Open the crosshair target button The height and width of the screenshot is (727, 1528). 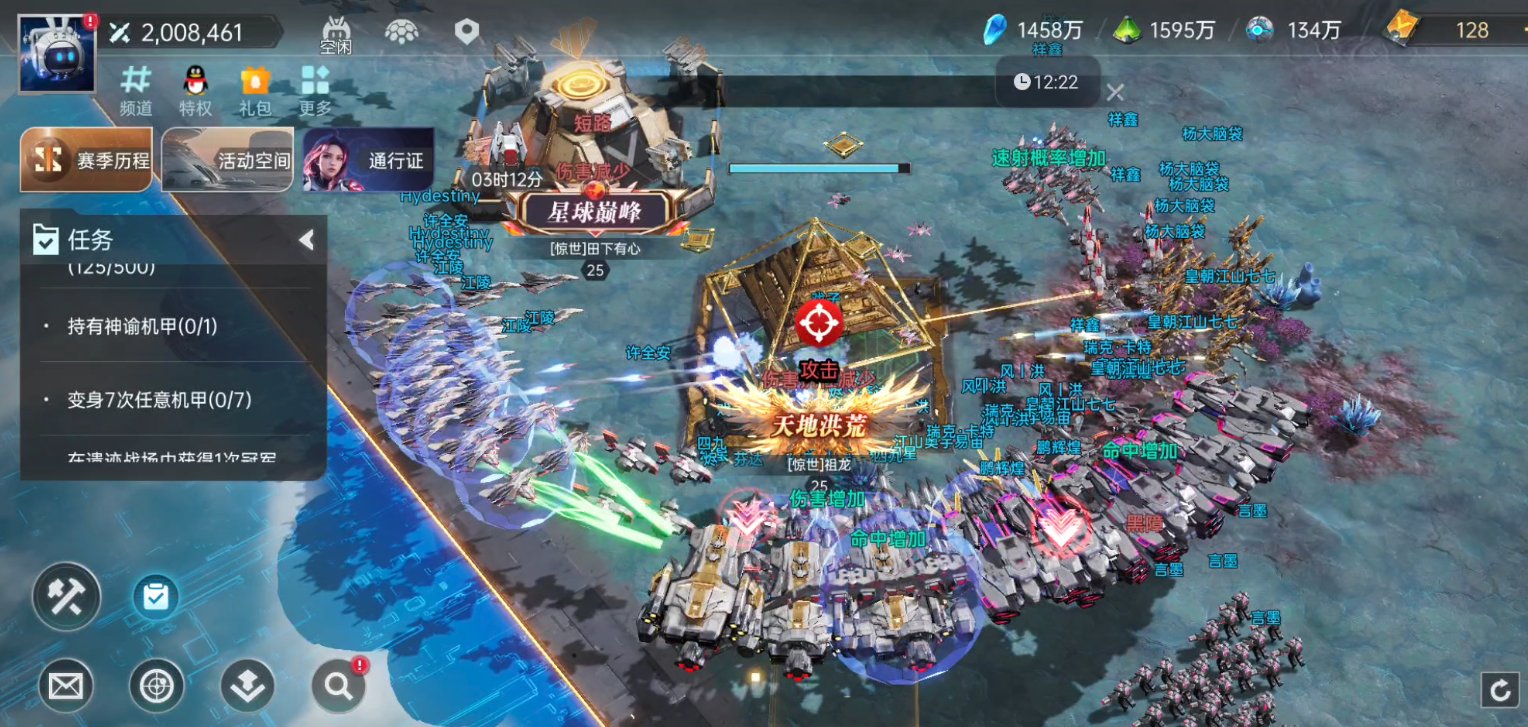pos(156,687)
